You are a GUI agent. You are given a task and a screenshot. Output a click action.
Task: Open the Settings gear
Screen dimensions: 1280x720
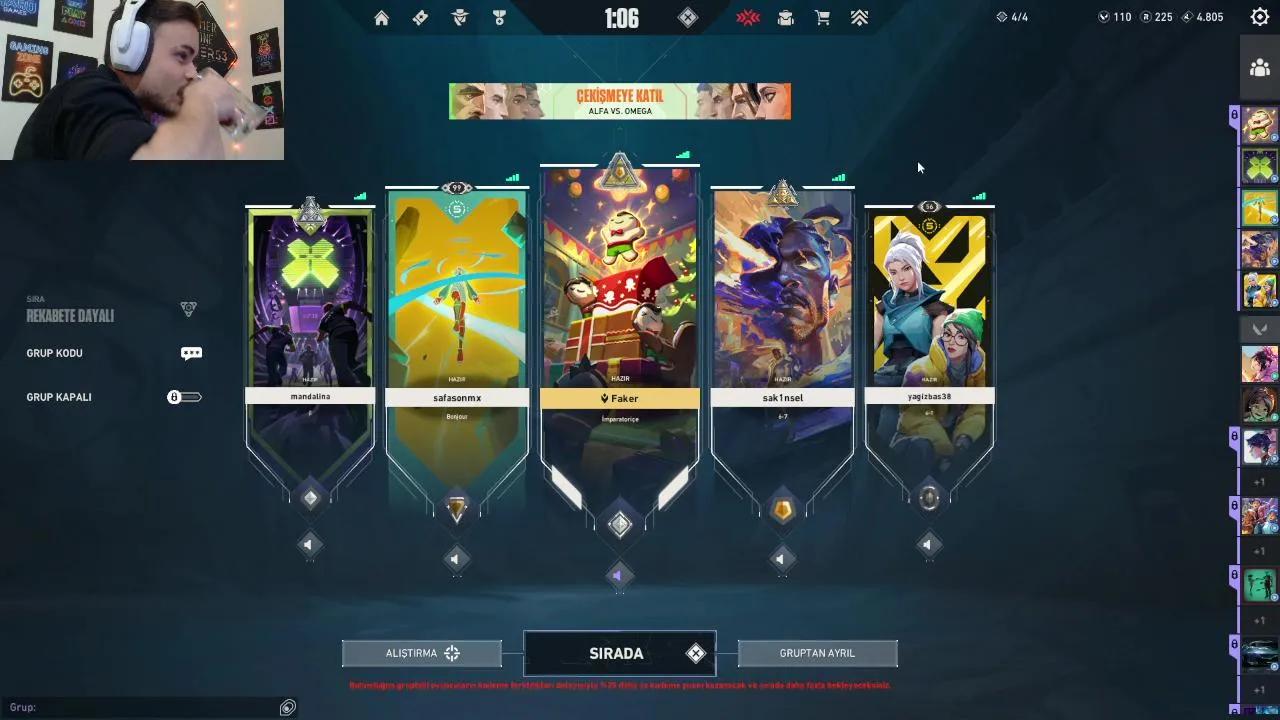[x=1259, y=17]
